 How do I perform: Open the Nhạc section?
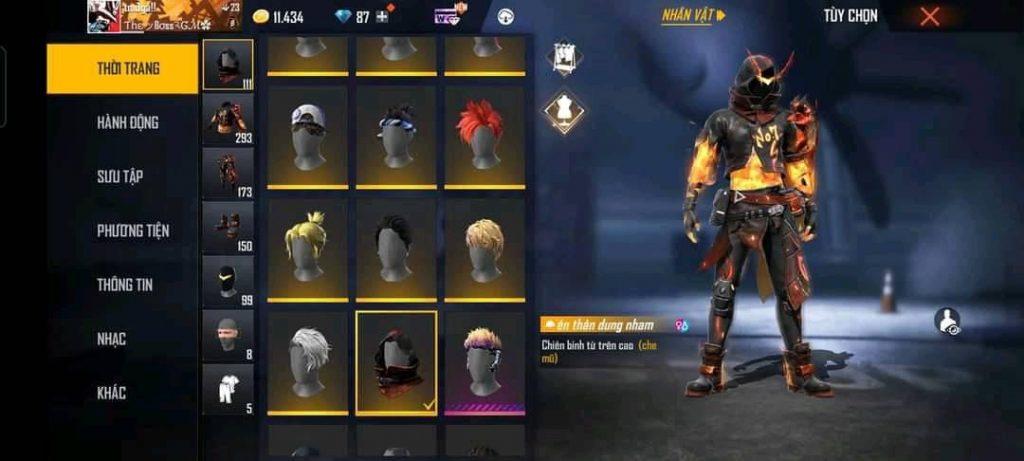pos(111,339)
